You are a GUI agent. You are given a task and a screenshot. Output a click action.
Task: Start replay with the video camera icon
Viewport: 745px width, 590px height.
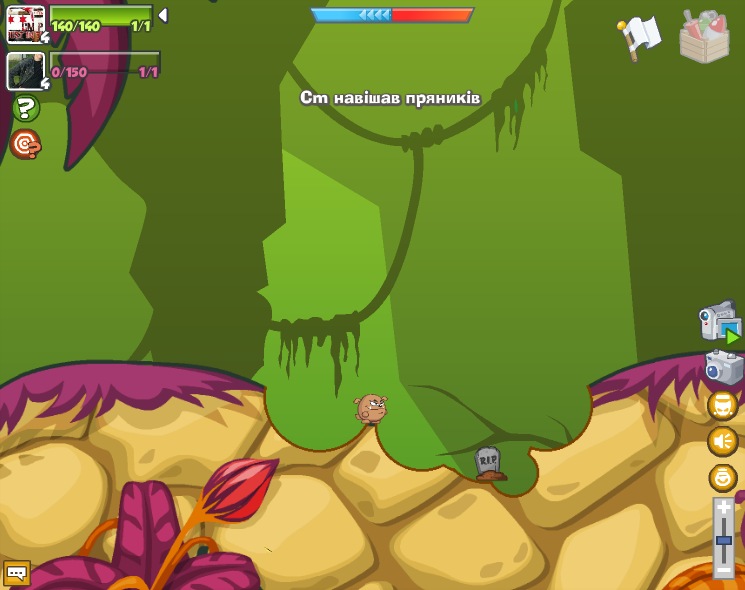click(x=720, y=323)
